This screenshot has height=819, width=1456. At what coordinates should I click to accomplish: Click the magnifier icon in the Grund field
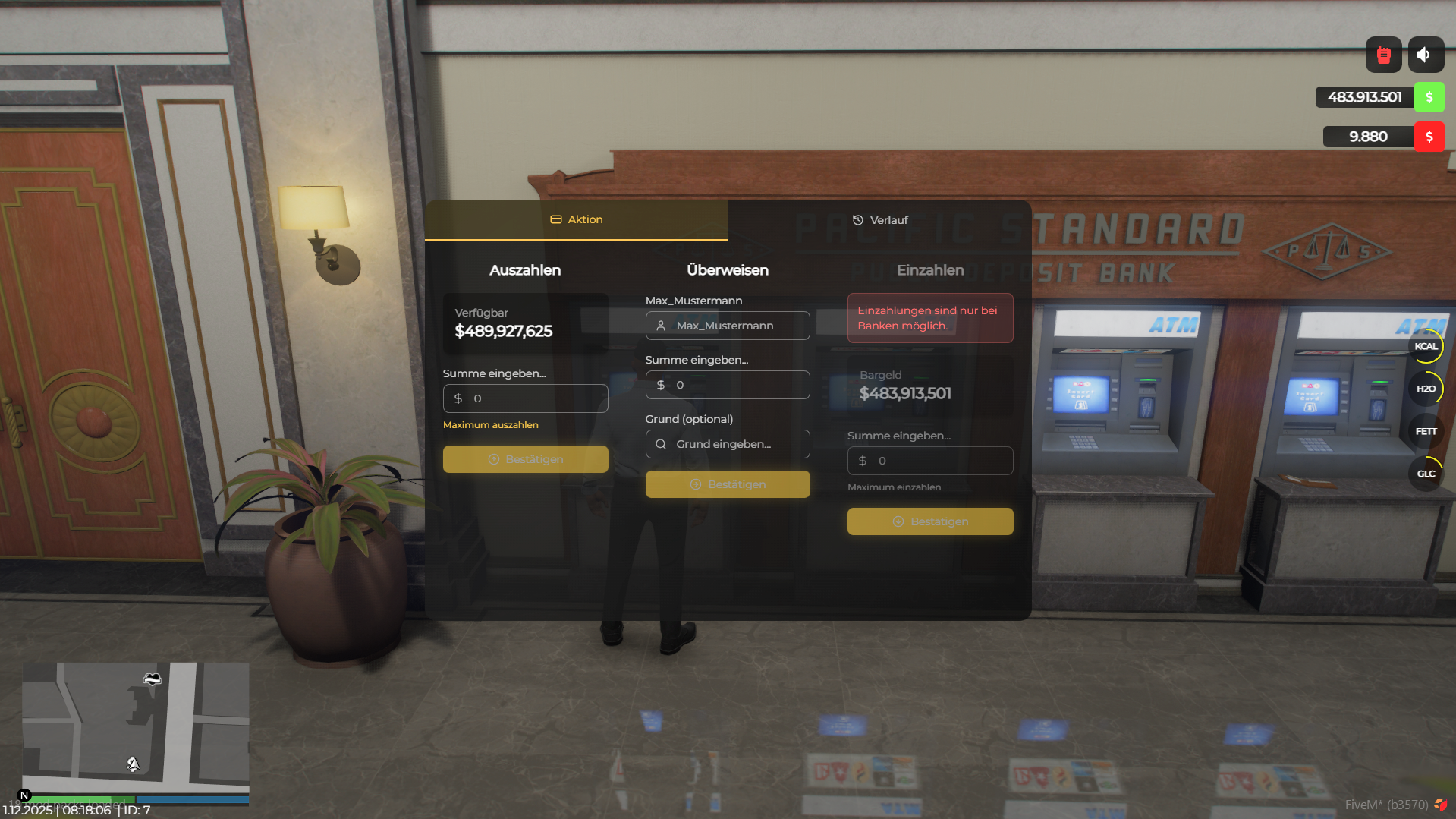[x=661, y=443]
